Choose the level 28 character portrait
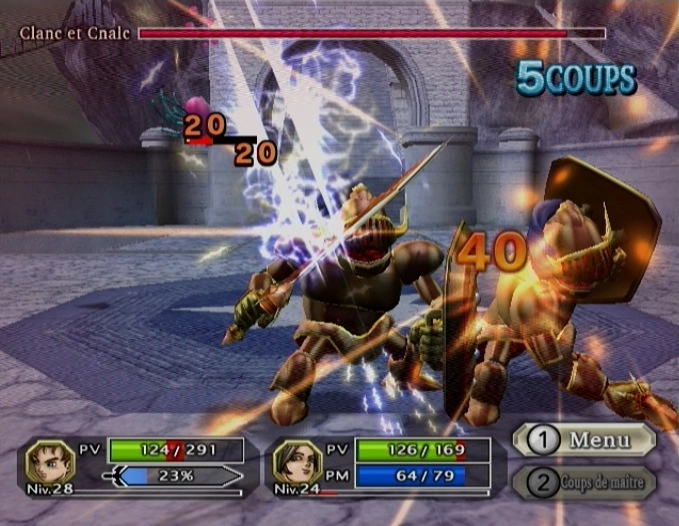This screenshot has height=526, width=679. (x=50, y=461)
